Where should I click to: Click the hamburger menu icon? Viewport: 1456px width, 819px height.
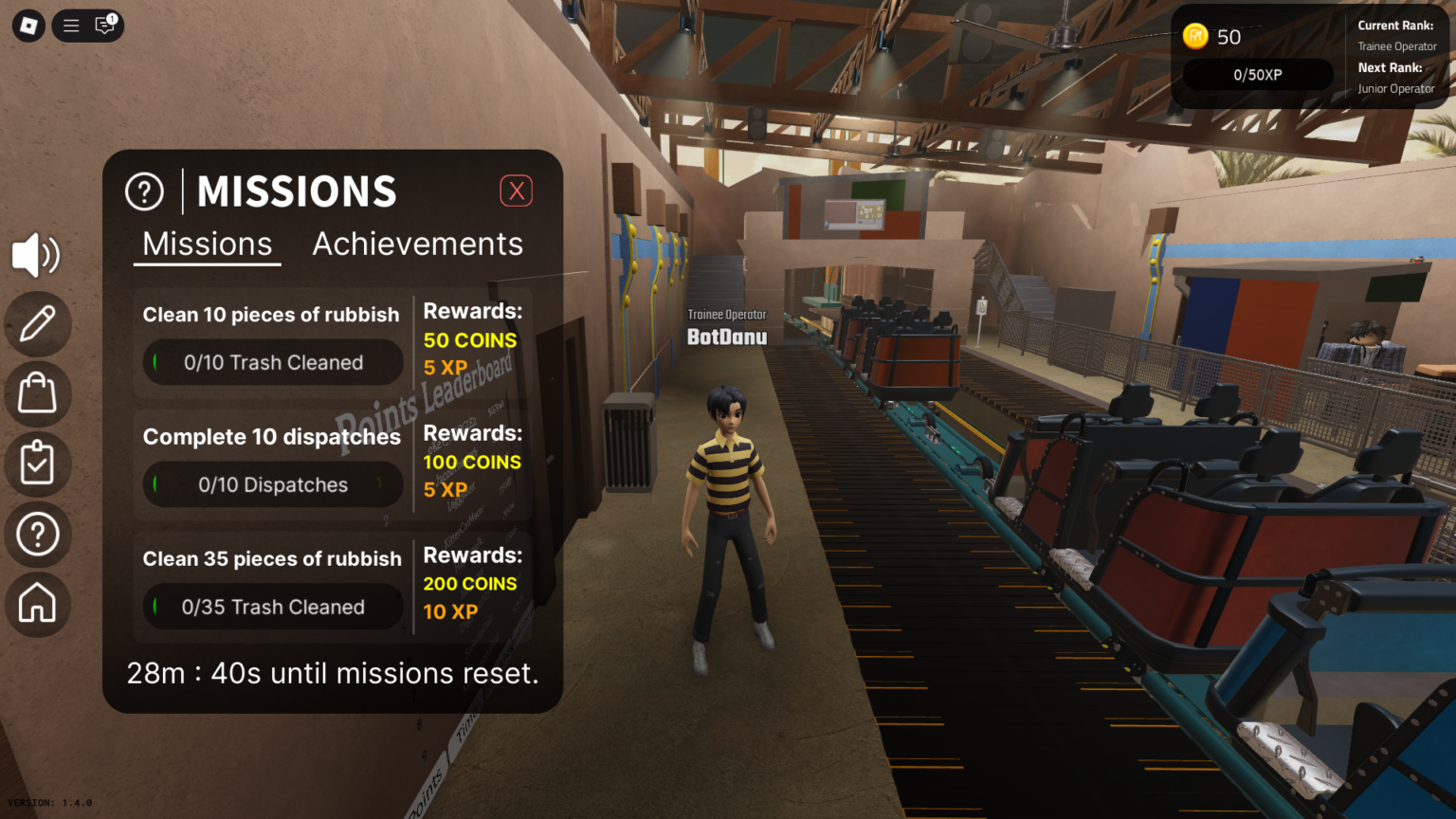pos(70,26)
